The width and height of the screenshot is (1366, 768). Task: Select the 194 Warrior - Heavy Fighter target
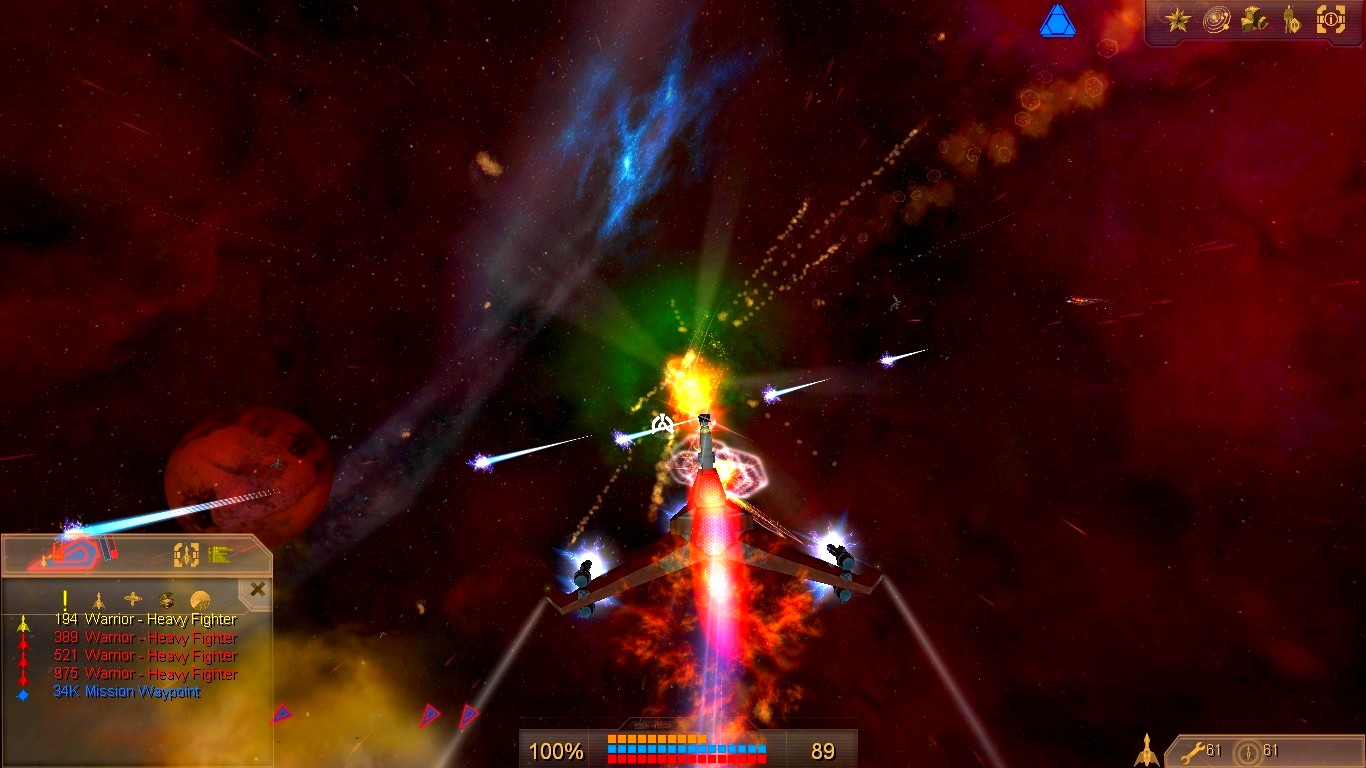tap(145, 620)
